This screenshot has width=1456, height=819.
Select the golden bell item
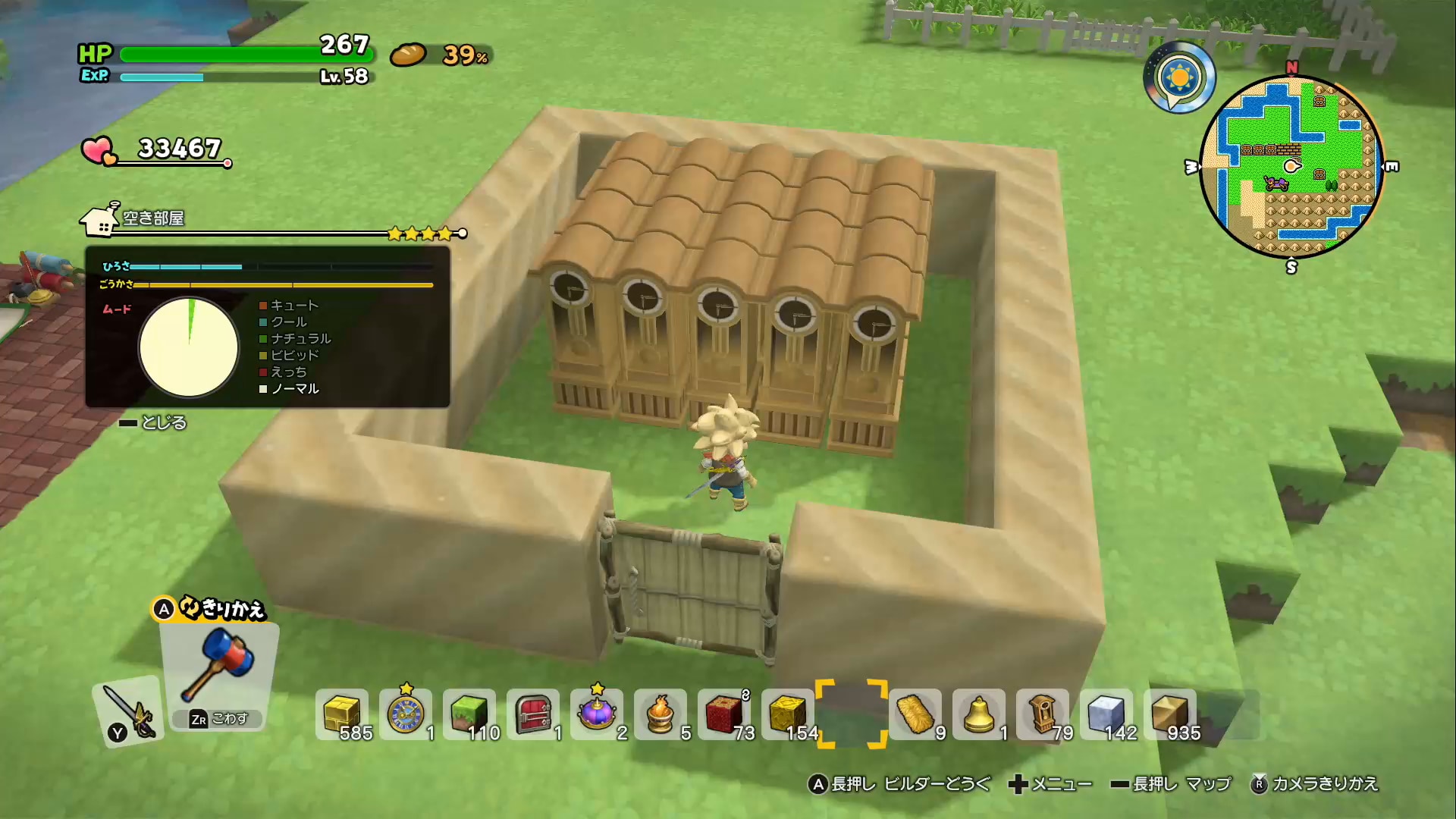pos(978,714)
